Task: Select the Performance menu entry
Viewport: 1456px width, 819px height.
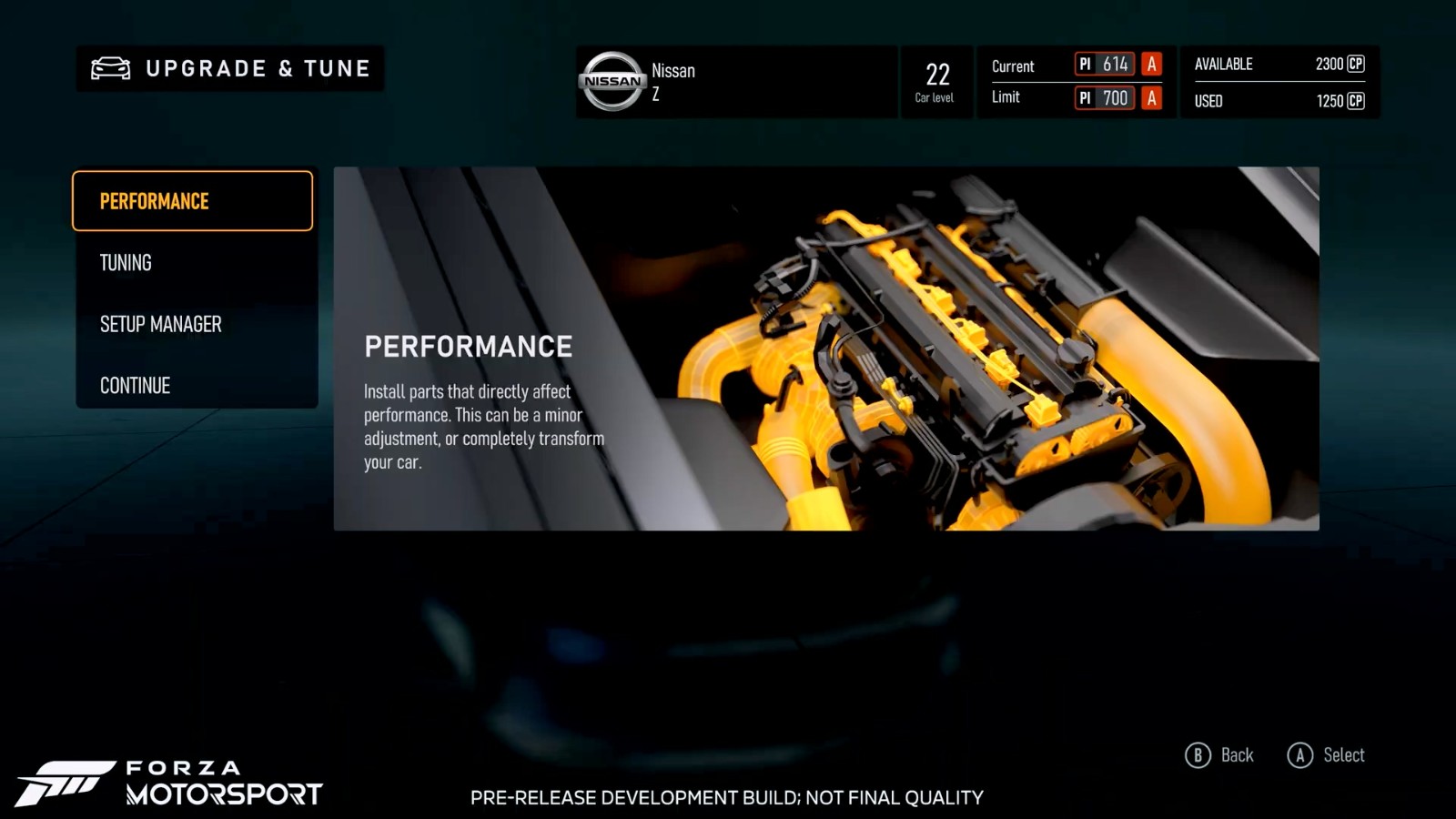Action: tap(192, 201)
